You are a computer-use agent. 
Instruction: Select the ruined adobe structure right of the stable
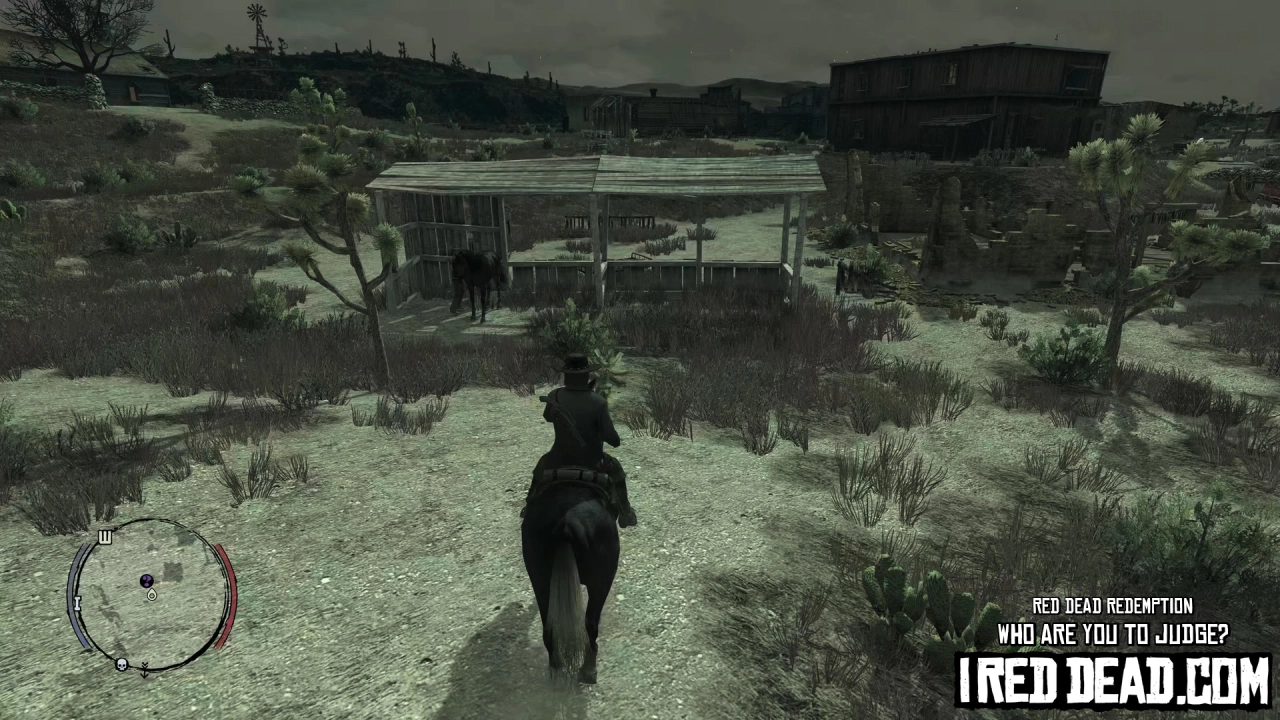point(1000,240)
